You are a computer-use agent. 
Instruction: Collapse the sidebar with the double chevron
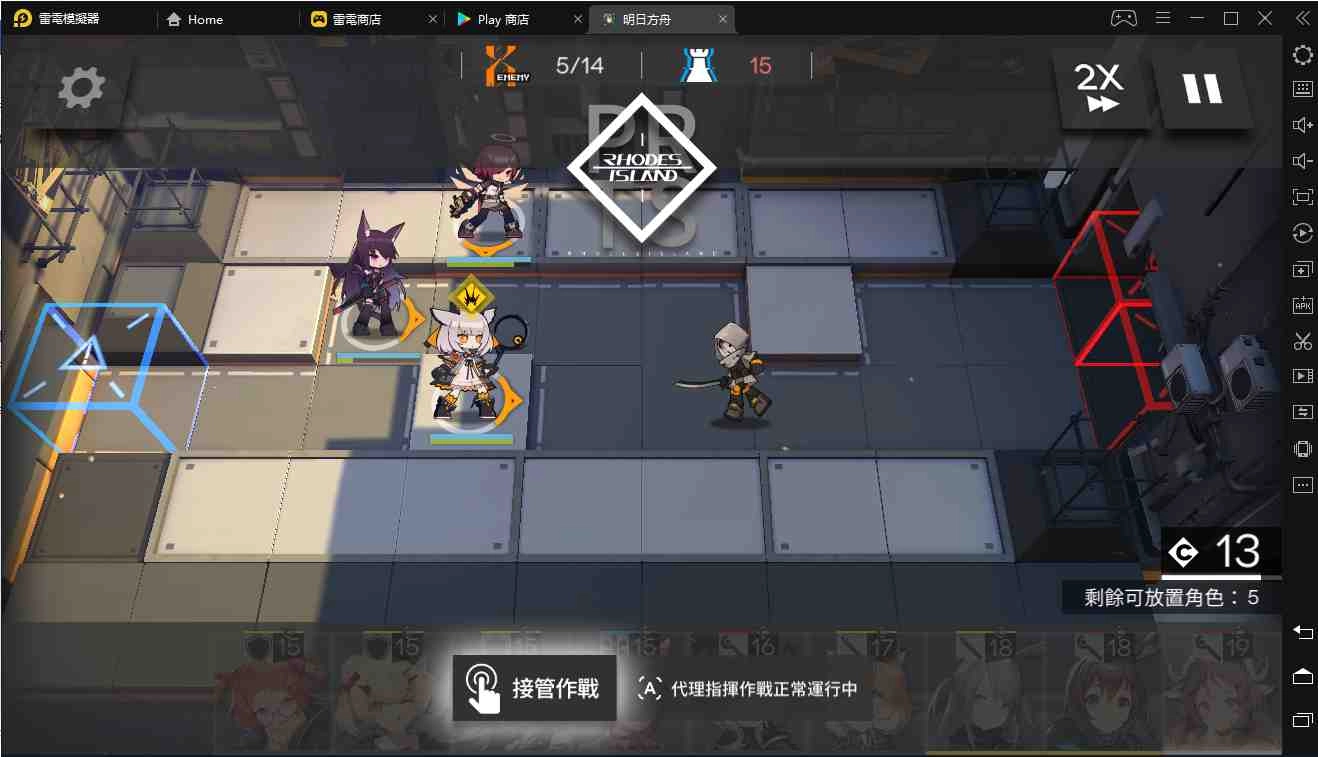[1300, 17]
